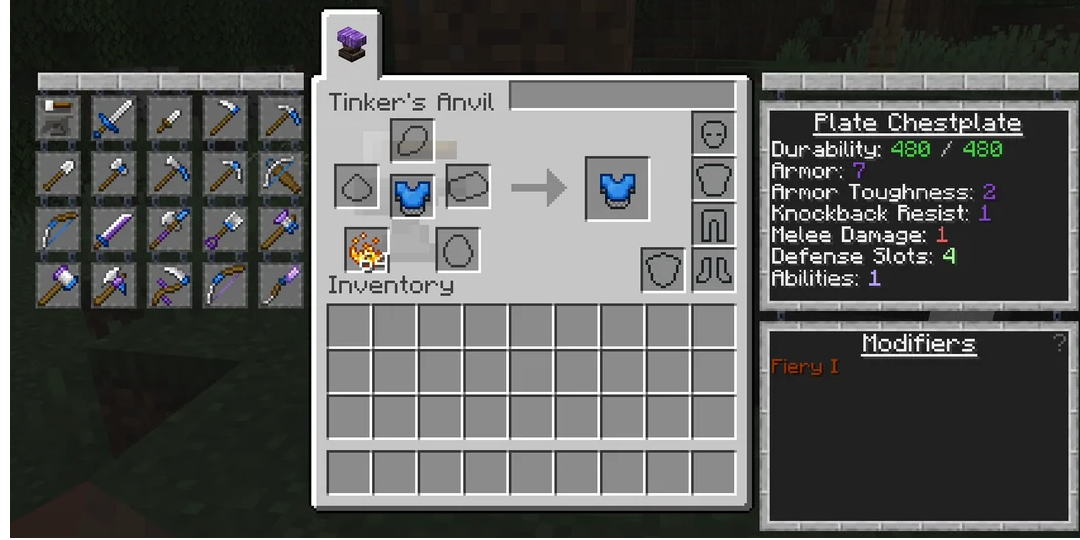Pick up the blue chestplate from the center input slot
The width and height of the screenshot is (1080, 540).
[x=411, y=195]
